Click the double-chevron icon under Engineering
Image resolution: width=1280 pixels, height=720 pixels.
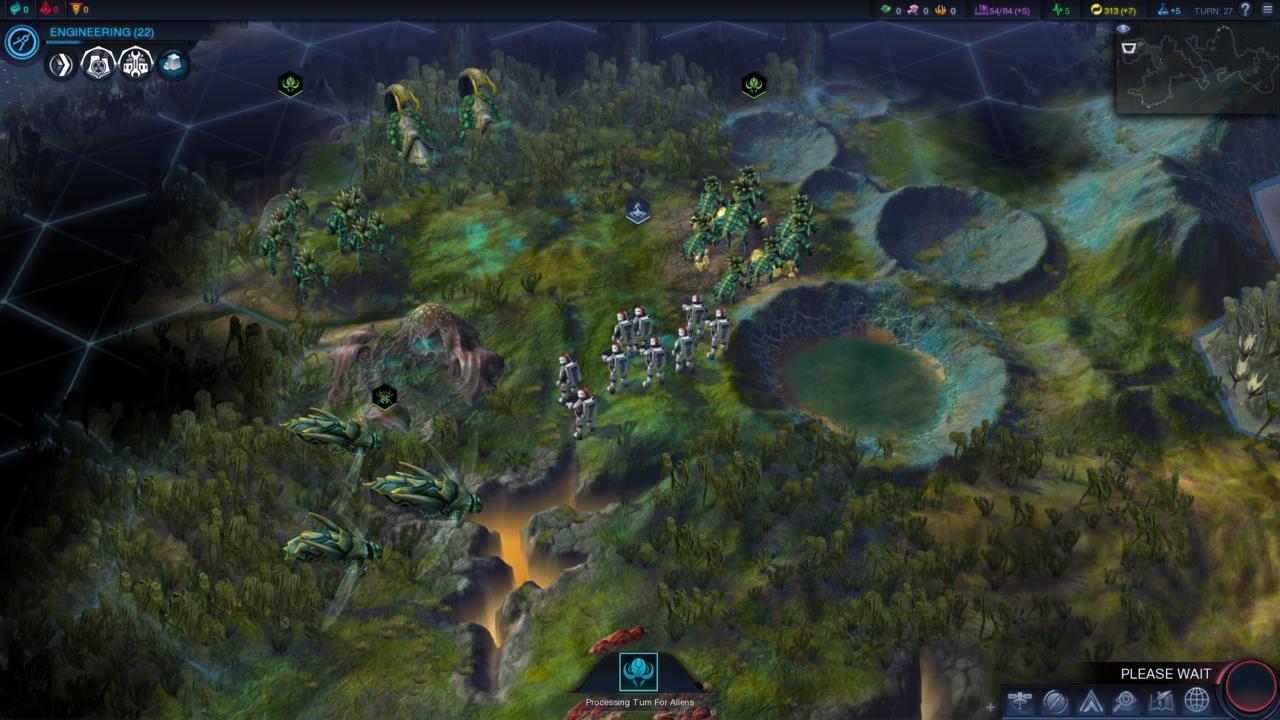click(x=61, y=65)
